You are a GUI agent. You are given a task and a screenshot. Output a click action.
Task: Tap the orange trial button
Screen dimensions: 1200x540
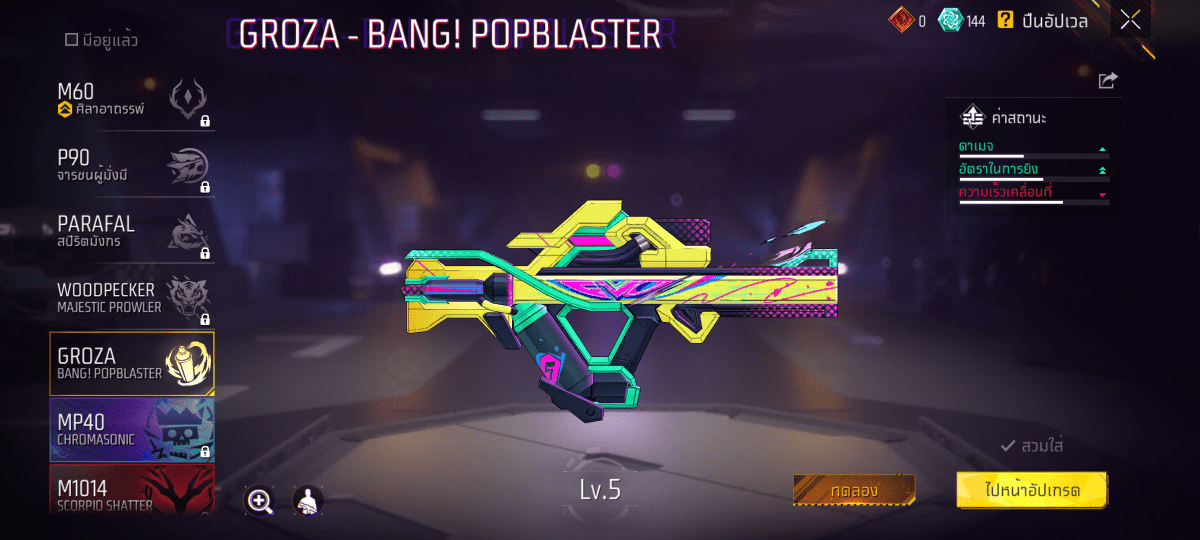(x=854, y=490)
